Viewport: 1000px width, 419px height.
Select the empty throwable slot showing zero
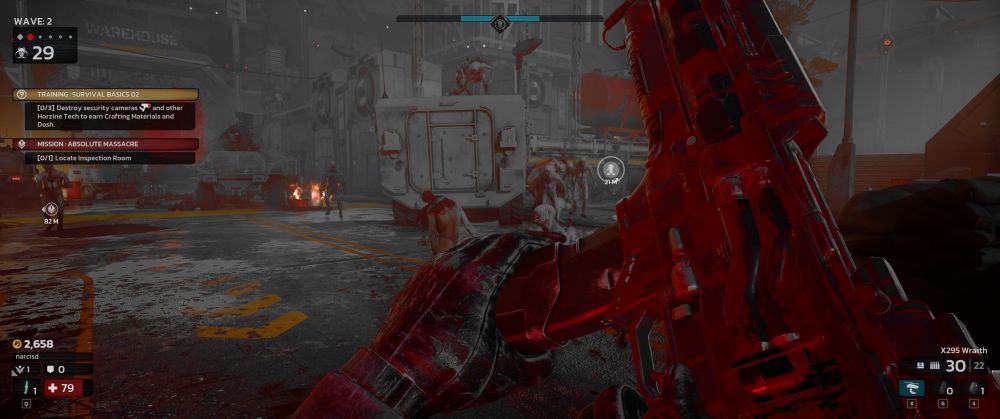942,388
